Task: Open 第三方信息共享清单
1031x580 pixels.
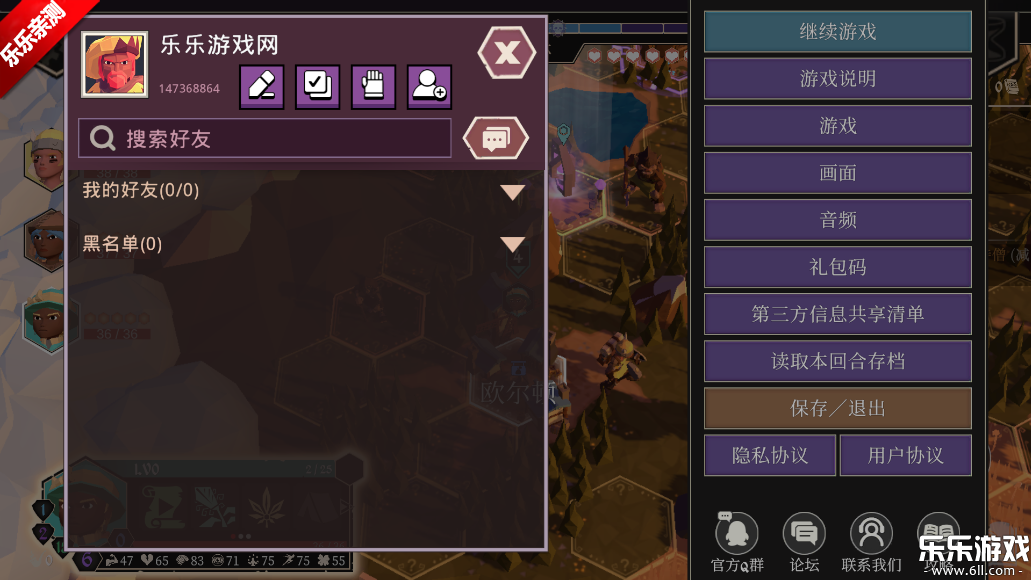Action: [838, 314]
